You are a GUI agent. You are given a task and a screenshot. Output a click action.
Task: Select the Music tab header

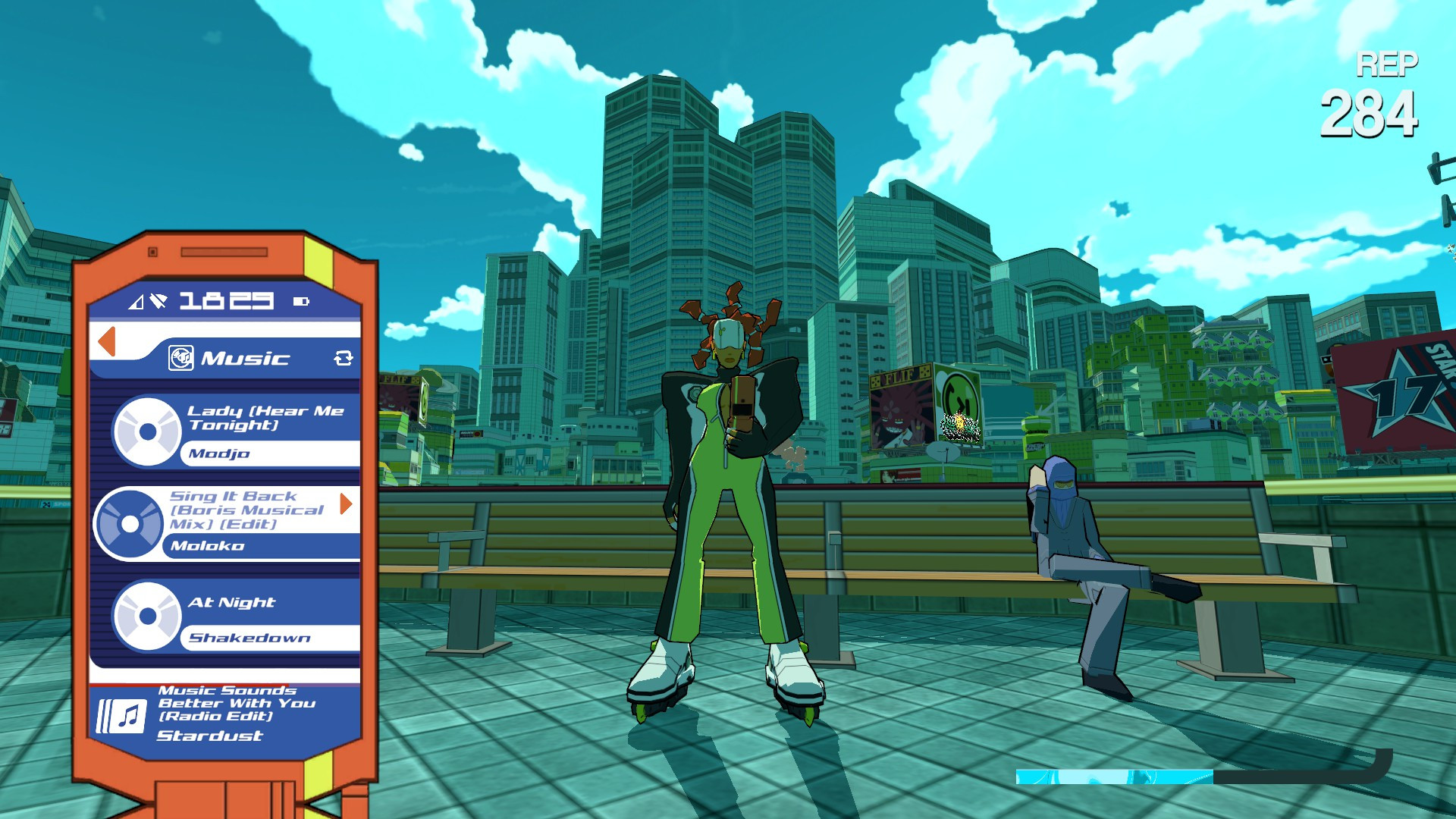tap(243, 358)
